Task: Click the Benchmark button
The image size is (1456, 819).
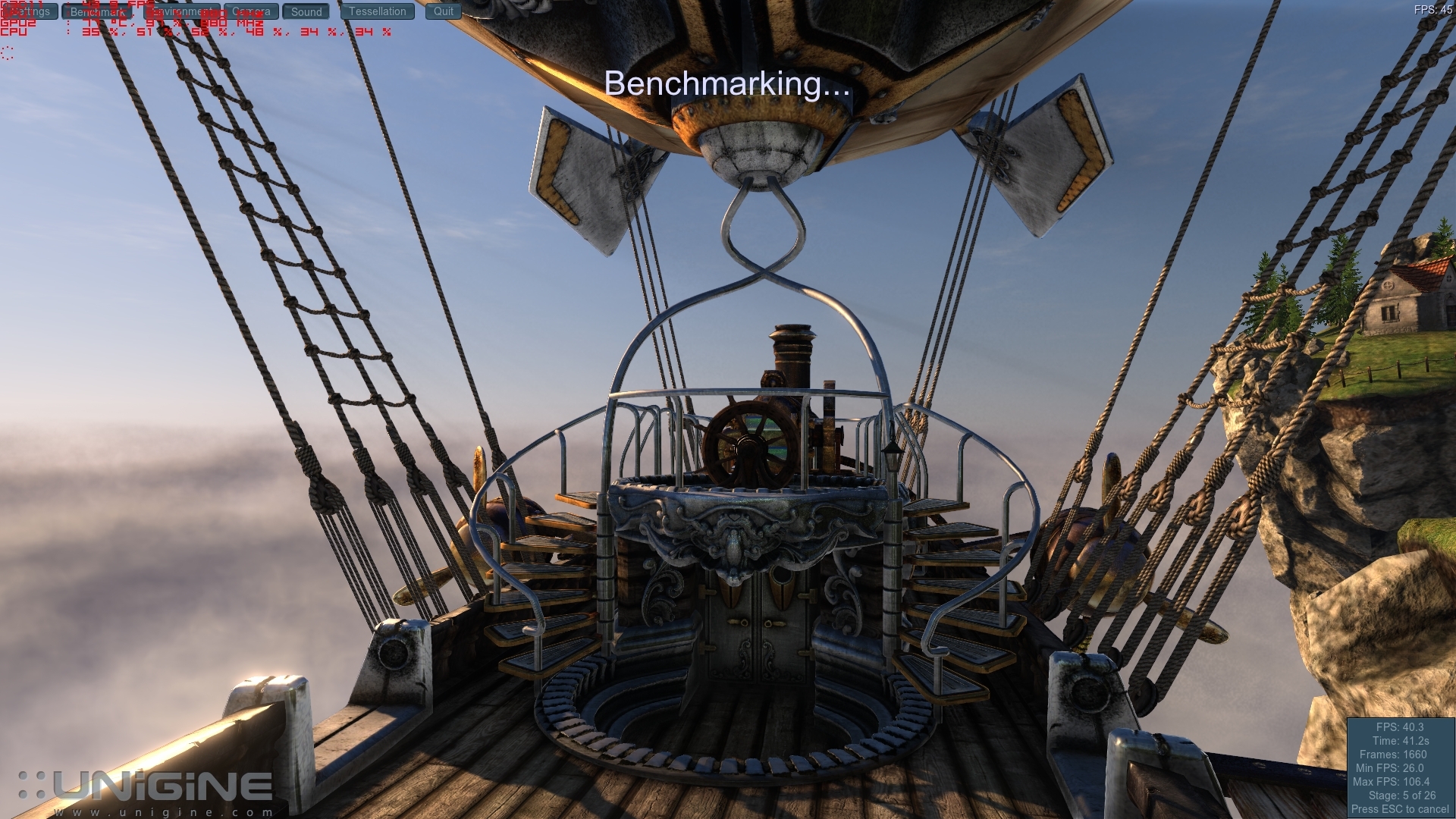Action: tap(99, 11)
